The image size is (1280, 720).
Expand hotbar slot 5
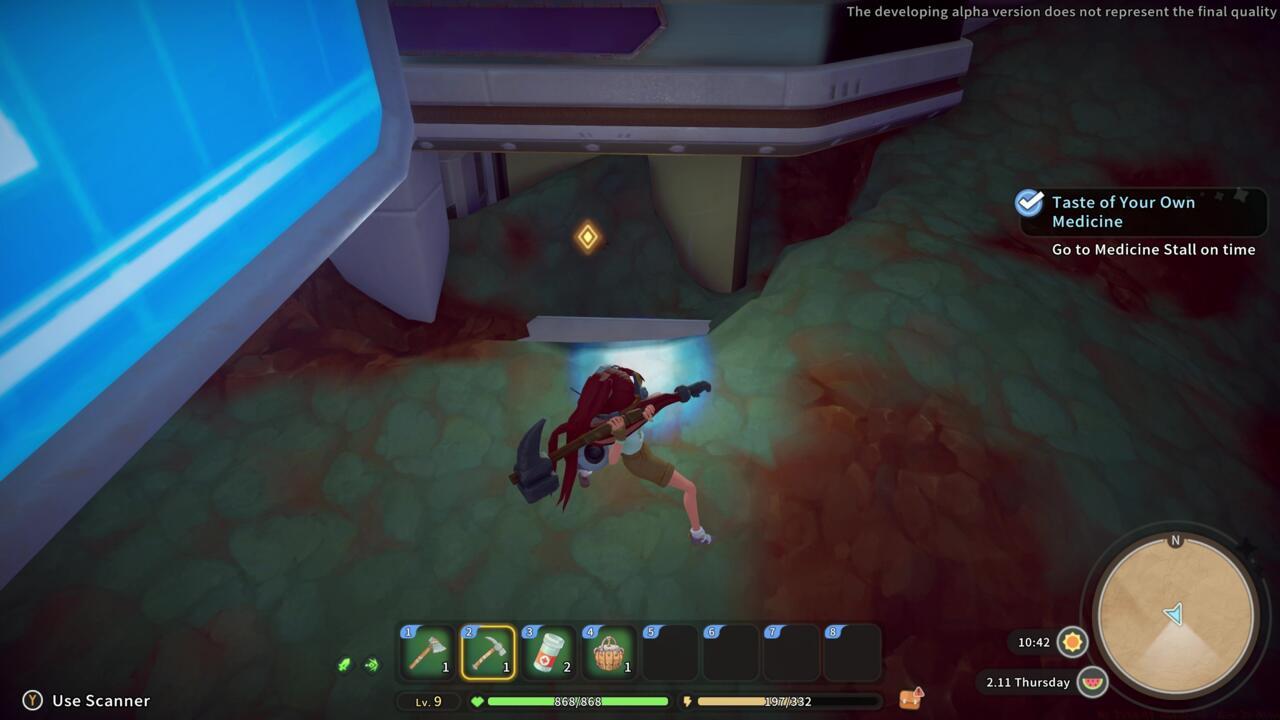point(670,651)
